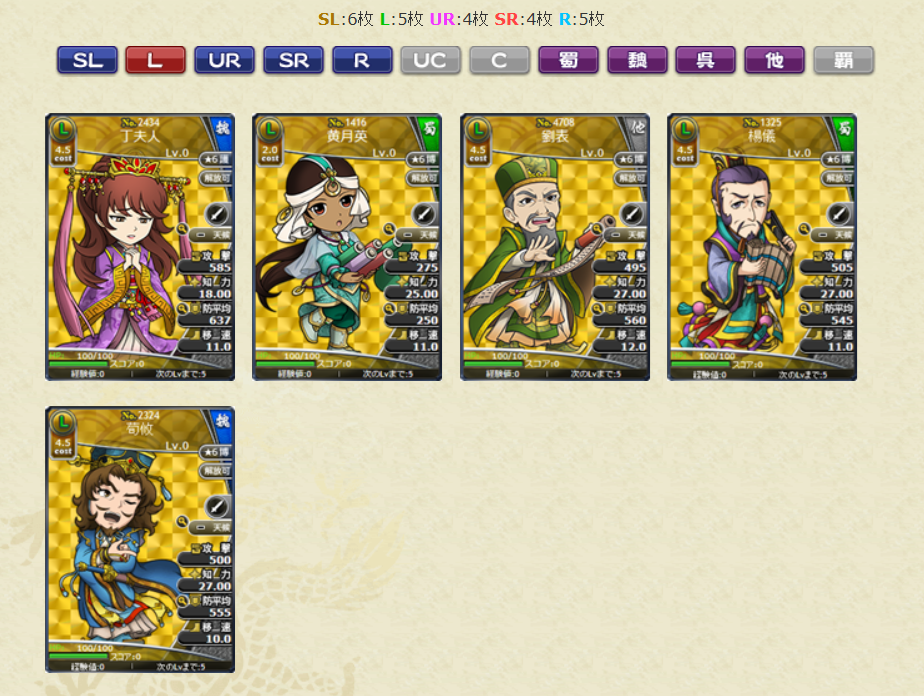Click the grey 覇 filter button
This screenshot has height=696, width=924.
[x=843, y=60]
